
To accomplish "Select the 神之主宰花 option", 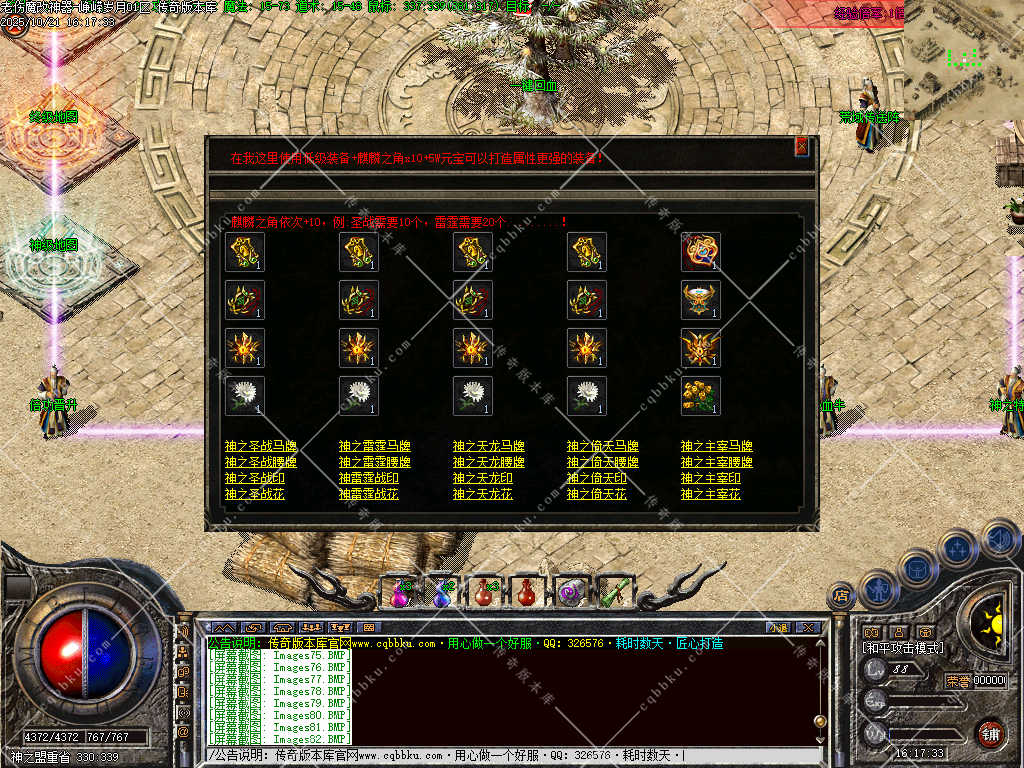I will tap(710, 494).
